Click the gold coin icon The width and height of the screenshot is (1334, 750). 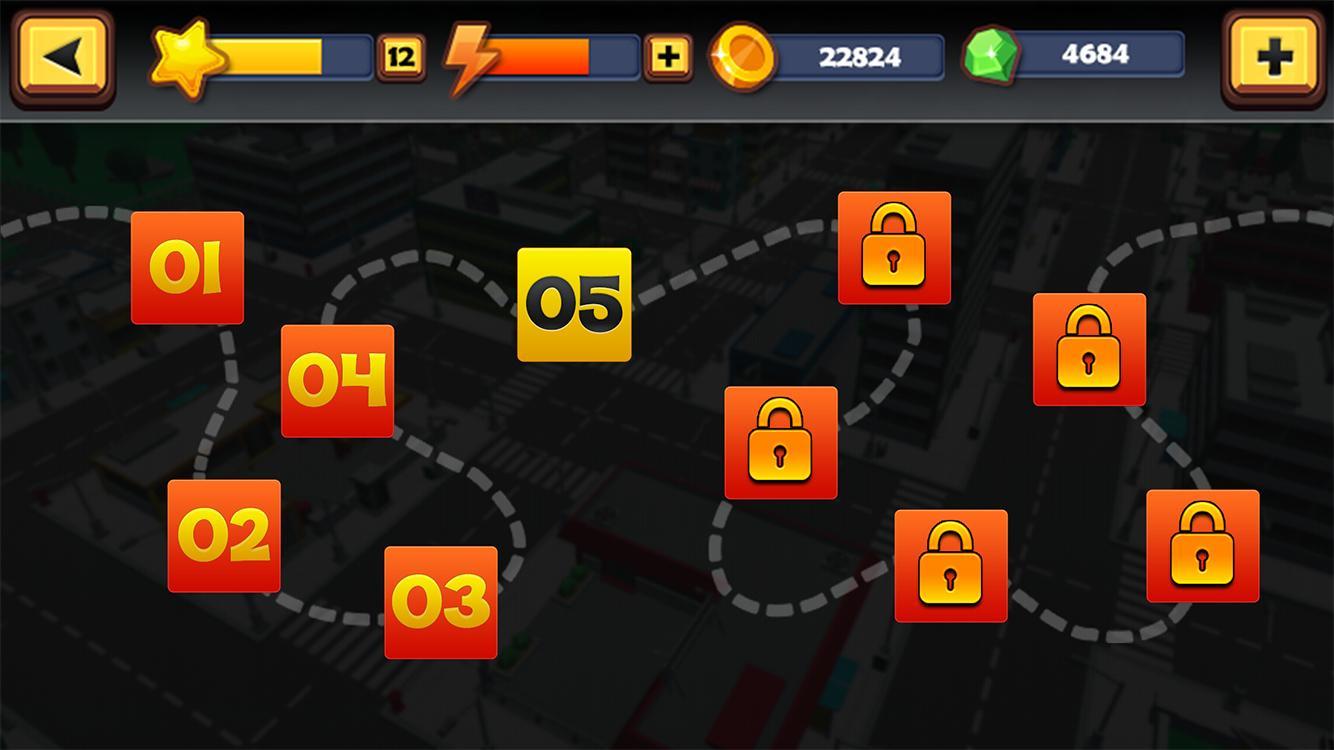[x=741, y=57]
